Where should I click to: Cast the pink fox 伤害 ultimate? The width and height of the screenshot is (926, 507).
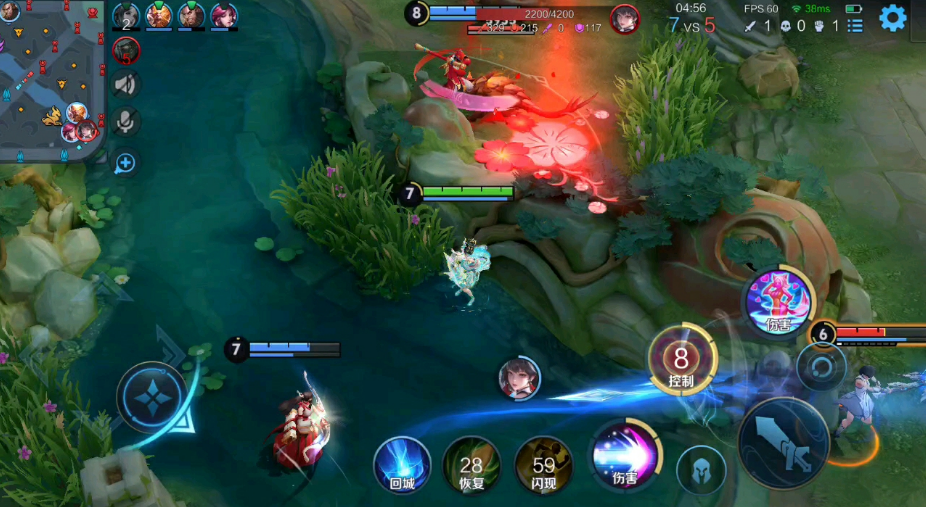click(x=779, y=302)
